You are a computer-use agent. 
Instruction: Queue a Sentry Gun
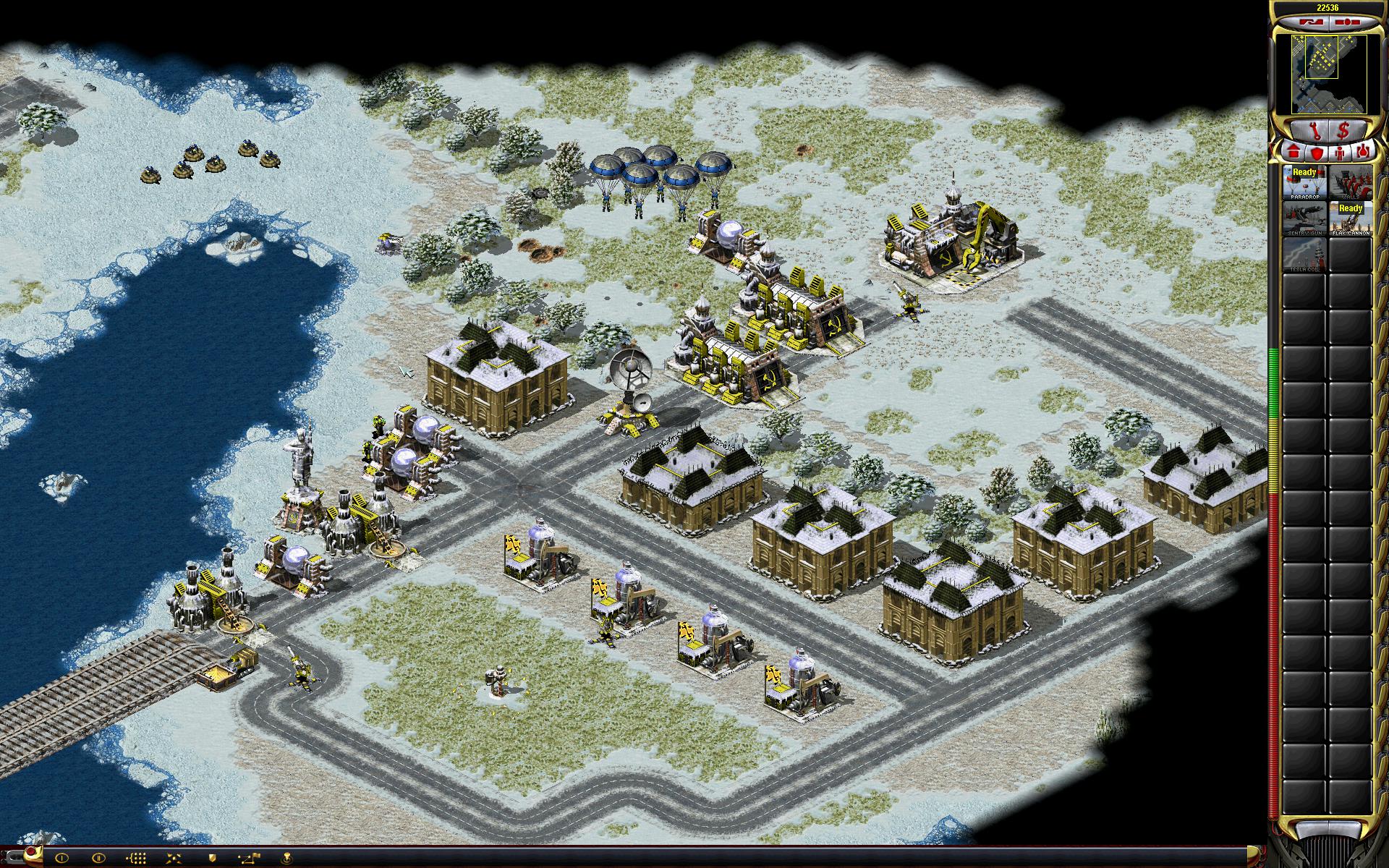pos(1304,218)
